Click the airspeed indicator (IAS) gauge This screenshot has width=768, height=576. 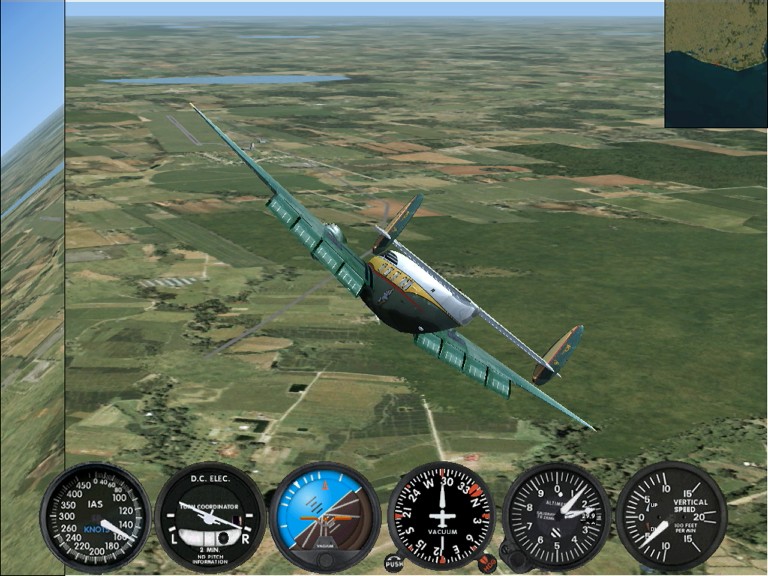[x=95, y=516]
